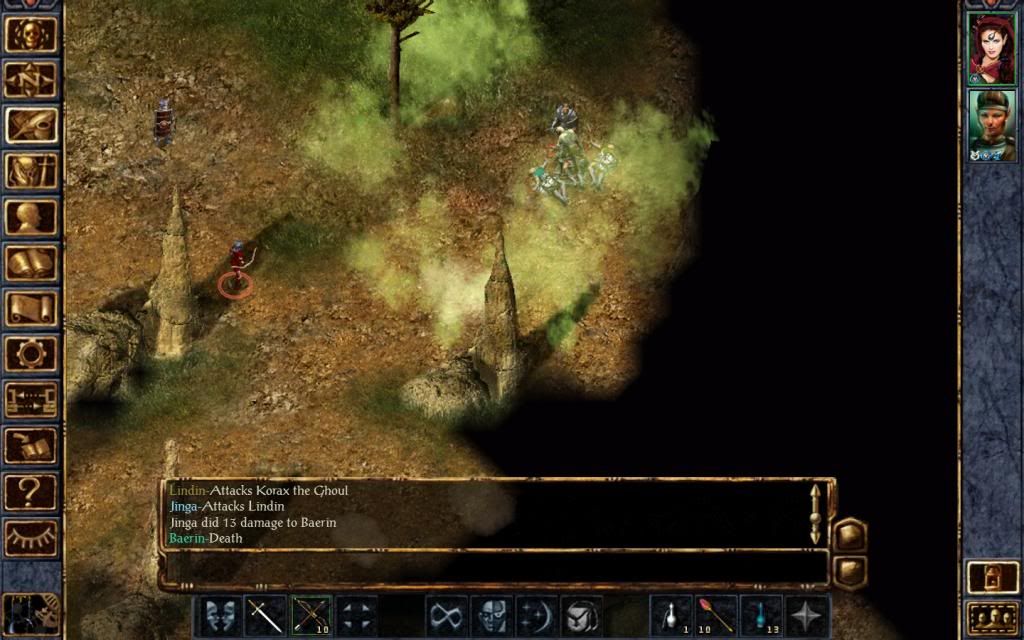The width and height of the screenshot is (1024, 640).
Task: Open the priest scroll button
Action: tap(31, 308)
